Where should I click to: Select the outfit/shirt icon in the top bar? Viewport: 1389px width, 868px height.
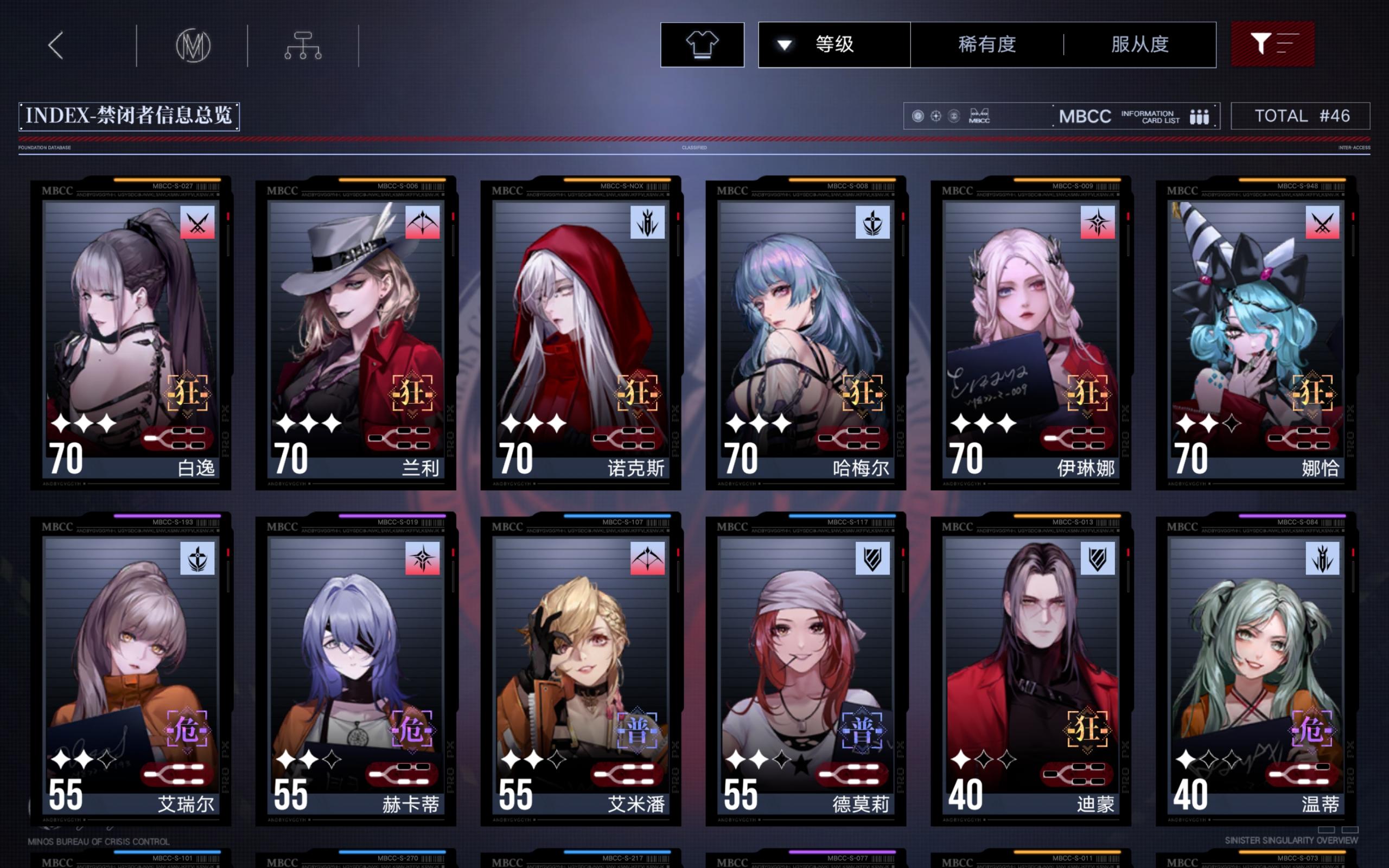click(702, 45)
